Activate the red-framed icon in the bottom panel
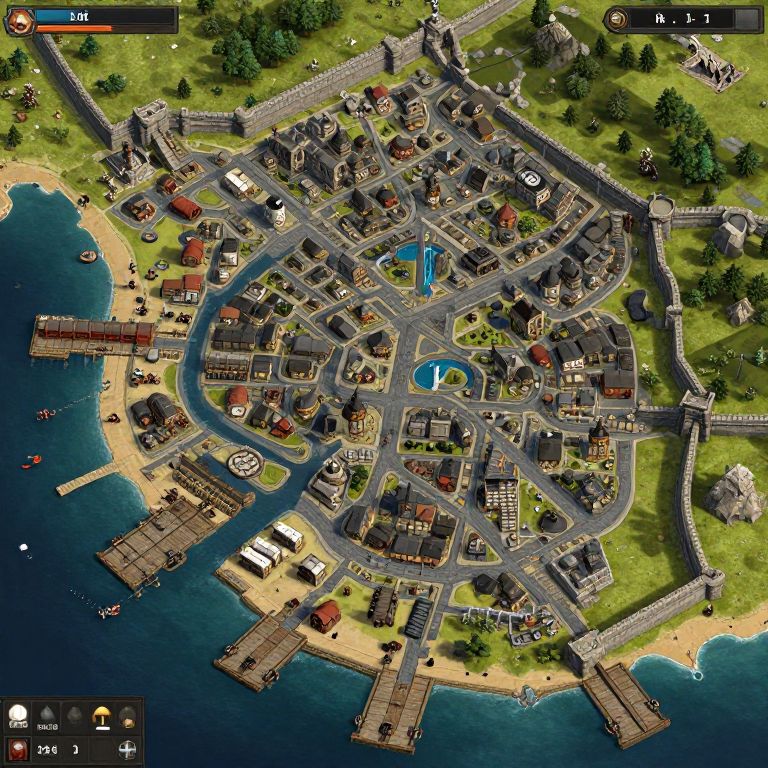This screenshot has height=768, width=768. [x=18, y=748]
